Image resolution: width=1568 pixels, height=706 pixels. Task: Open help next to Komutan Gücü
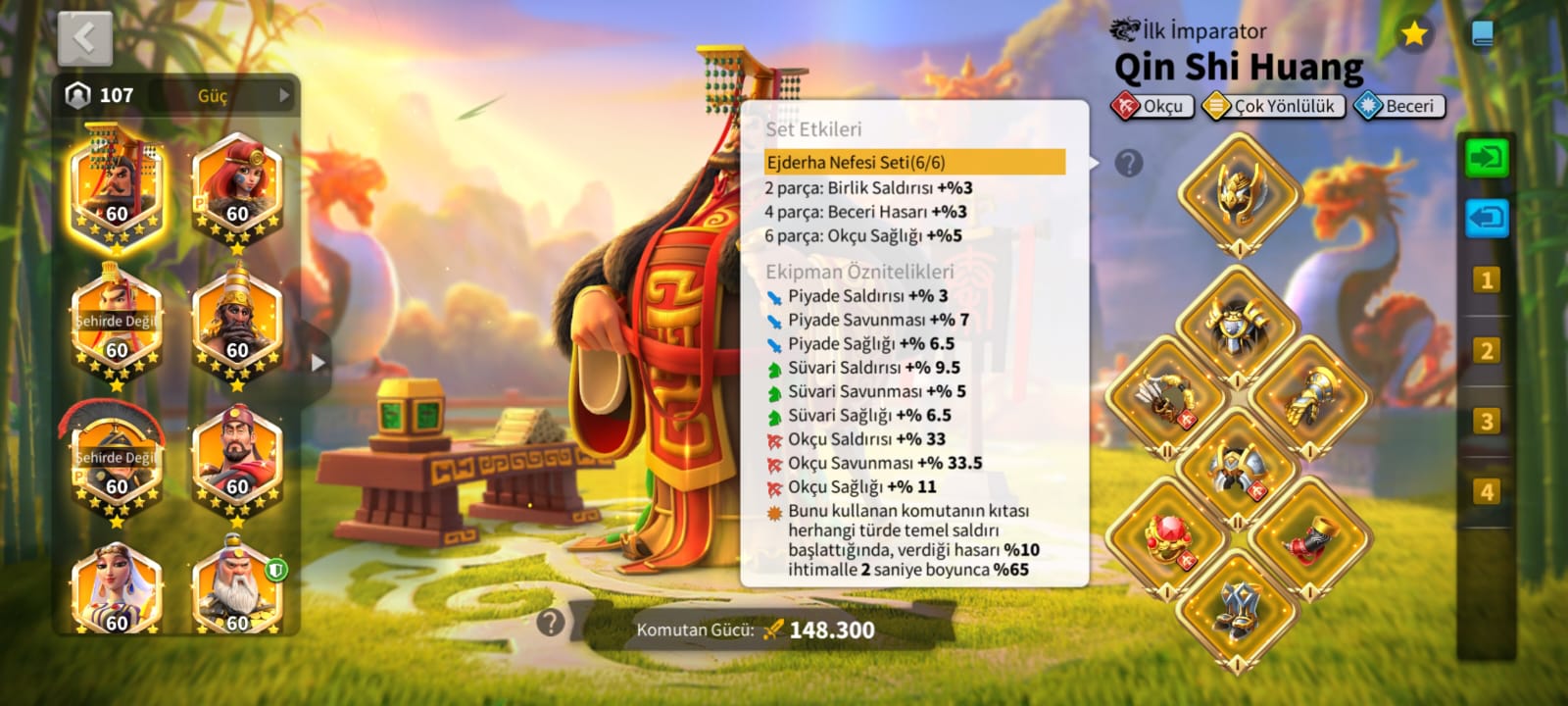pyautogui.click(x=551, y=622)
